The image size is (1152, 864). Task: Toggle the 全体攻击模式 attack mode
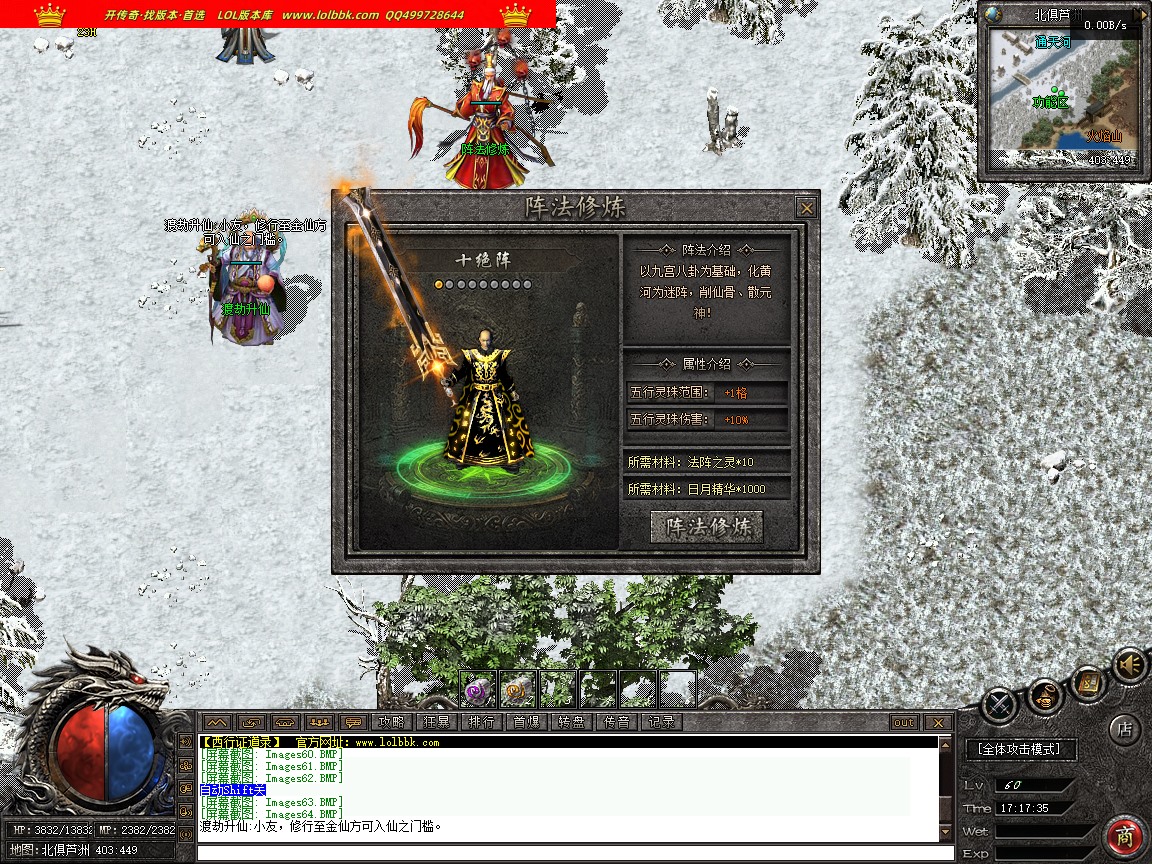pyautogui.click(x=1020, y=748)
